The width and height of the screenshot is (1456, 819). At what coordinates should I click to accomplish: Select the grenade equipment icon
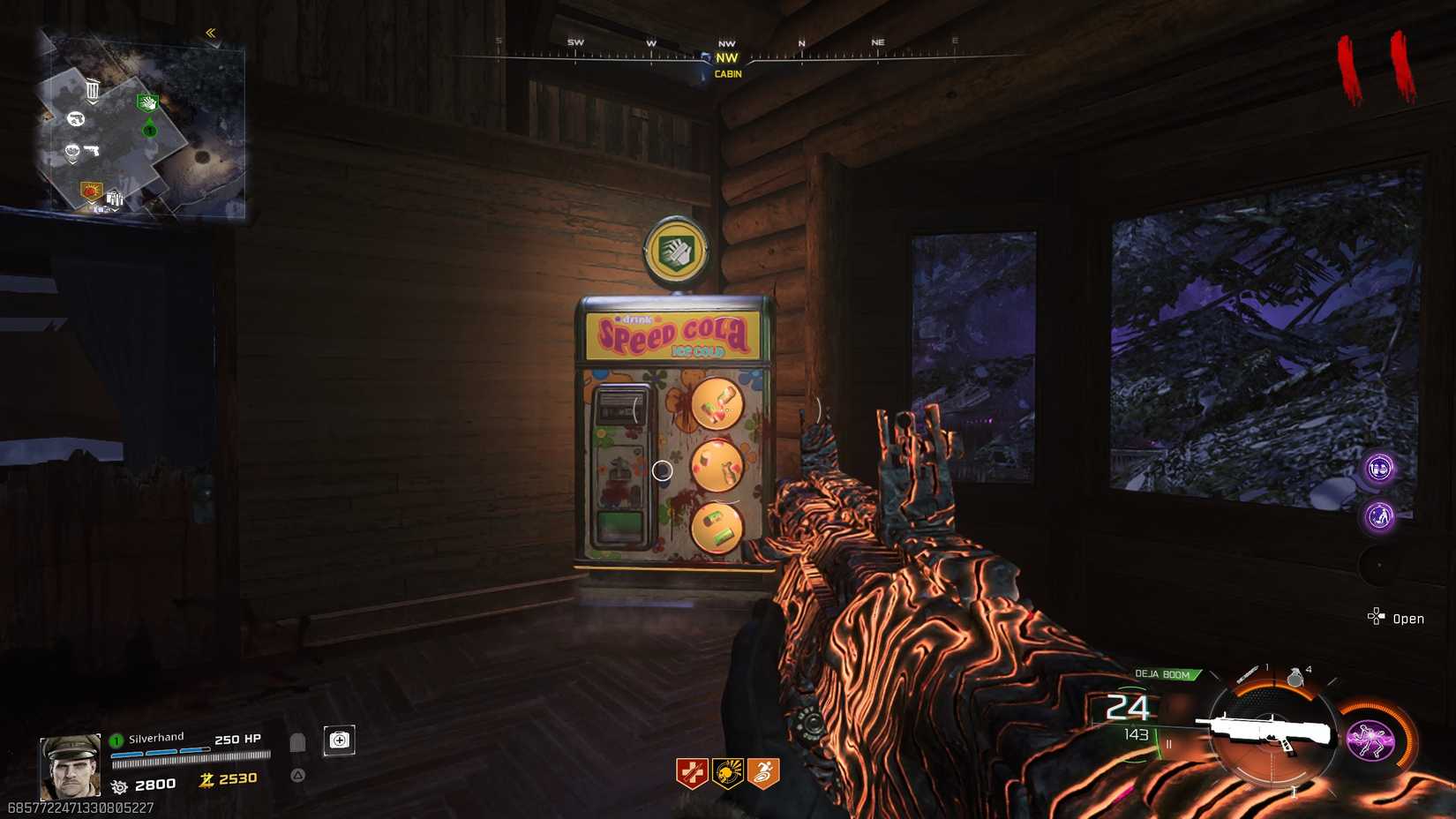tap(1295, 677)
